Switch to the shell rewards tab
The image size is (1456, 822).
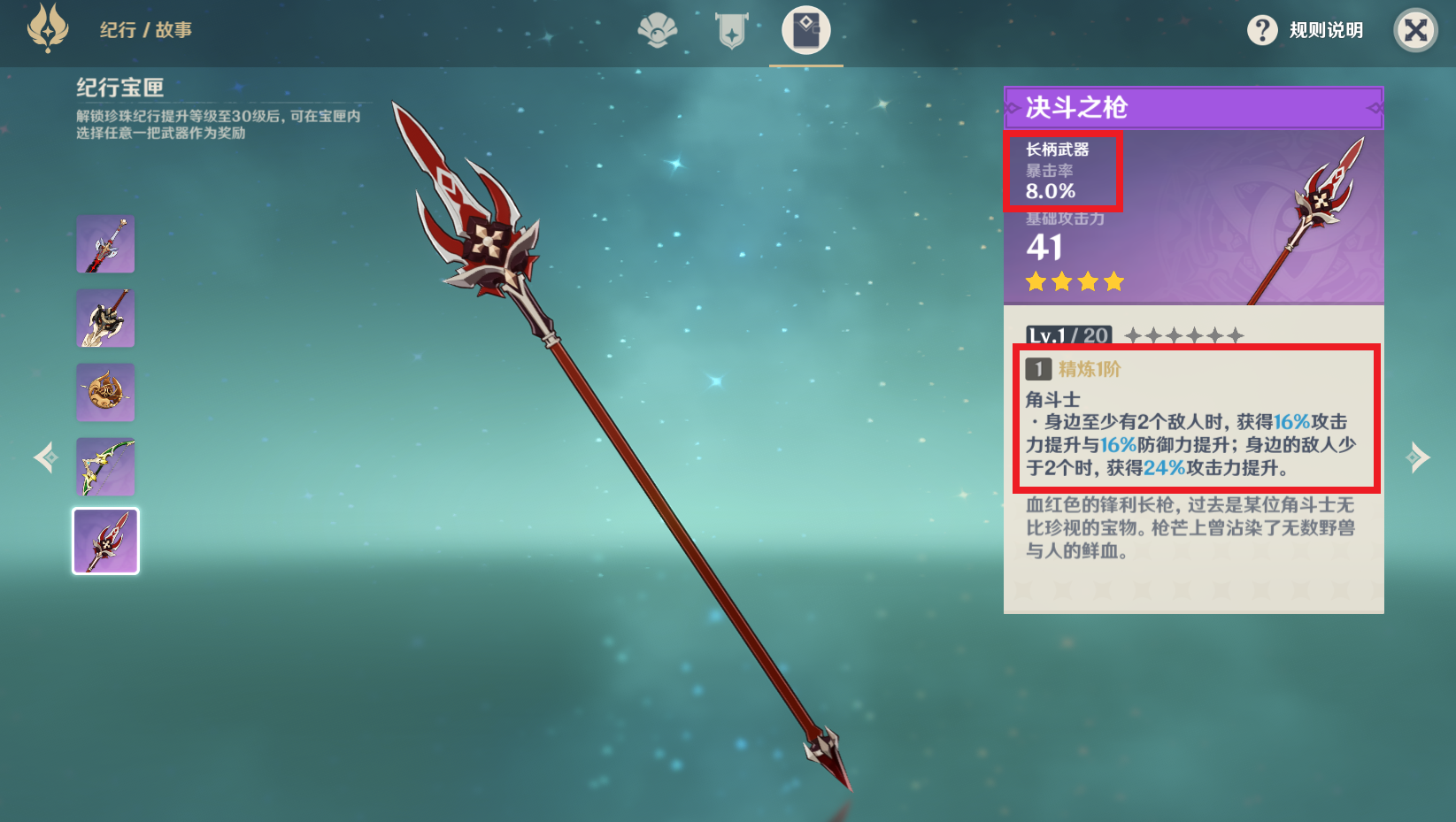click(658, 31)
